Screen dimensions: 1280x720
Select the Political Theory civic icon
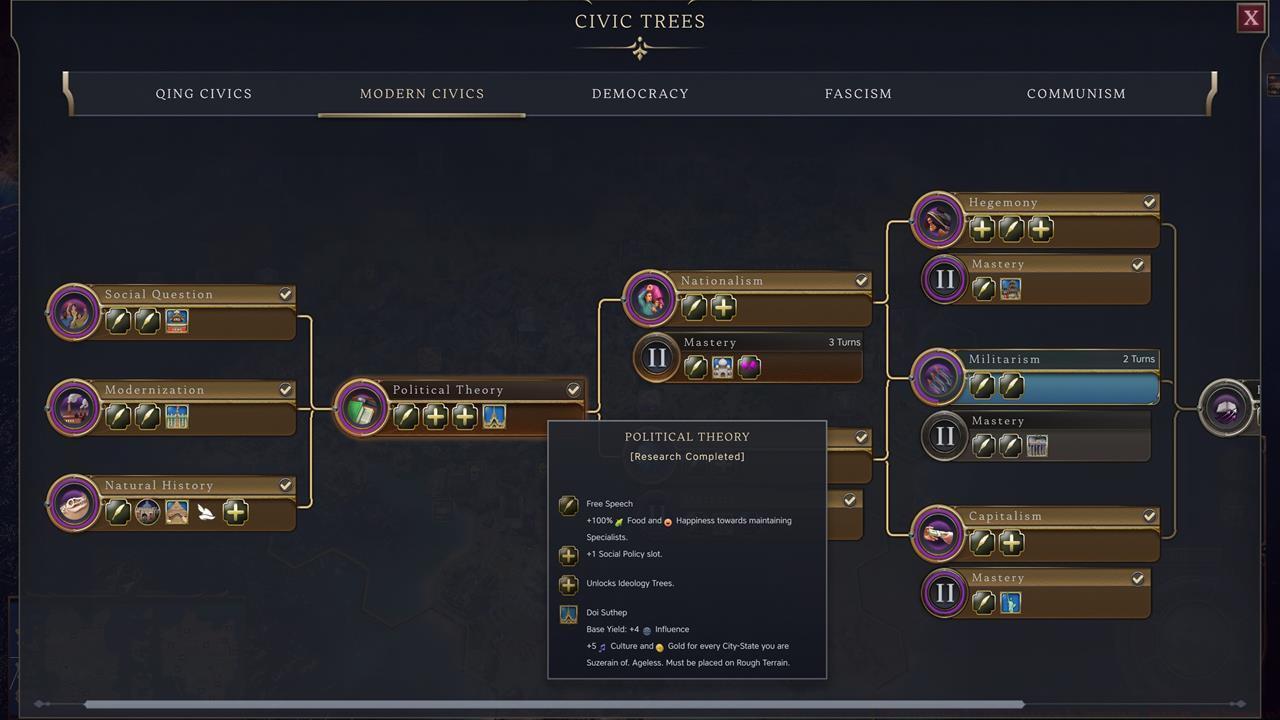[361, 408]
